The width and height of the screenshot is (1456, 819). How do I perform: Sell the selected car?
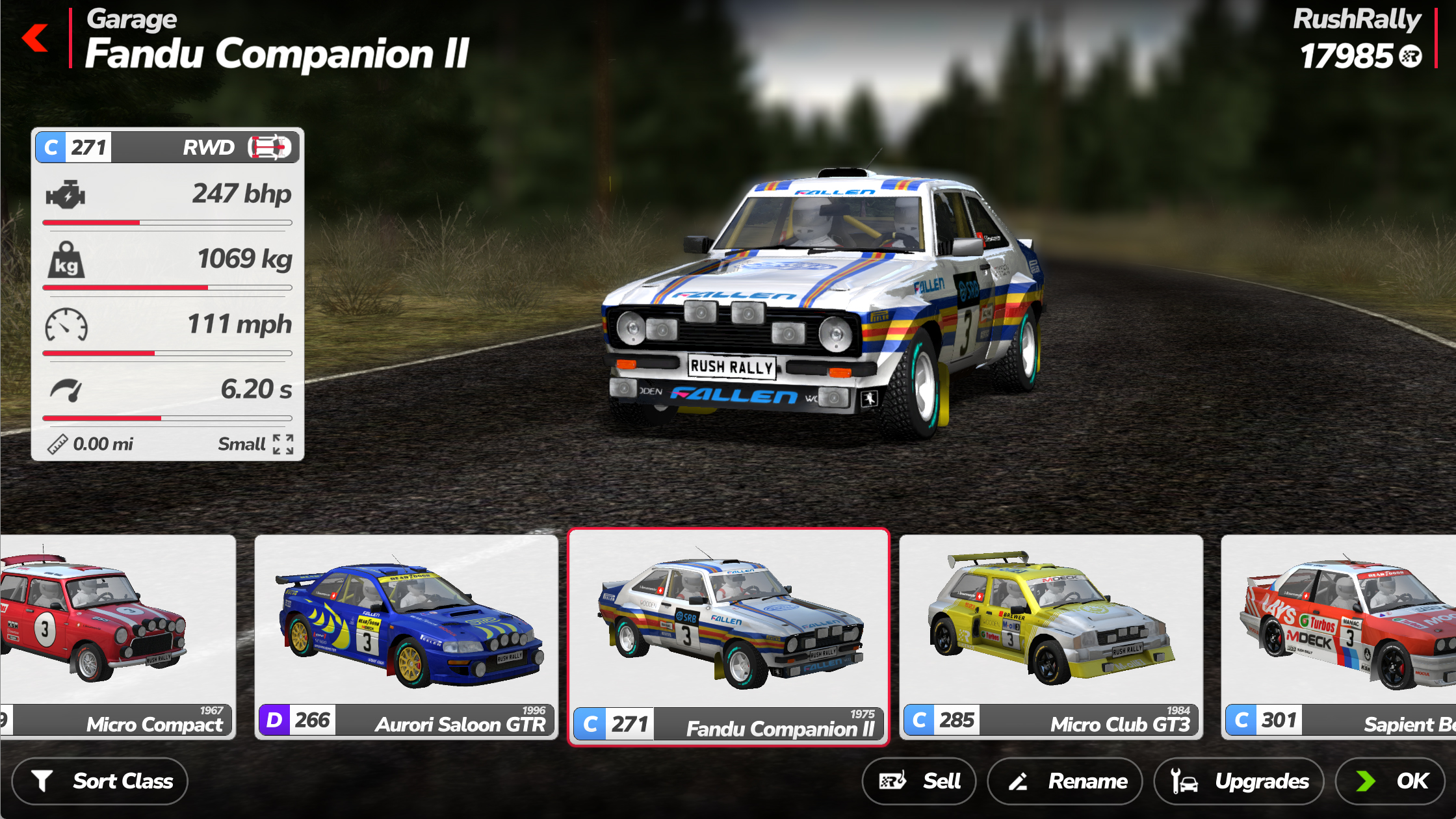918,781
